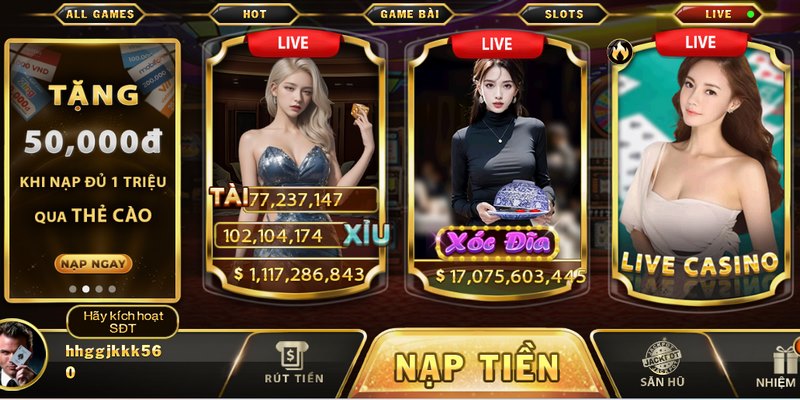The image size is (800, 400).
Task: Launch the Xóc Đĩa live game
Action: 497,160
